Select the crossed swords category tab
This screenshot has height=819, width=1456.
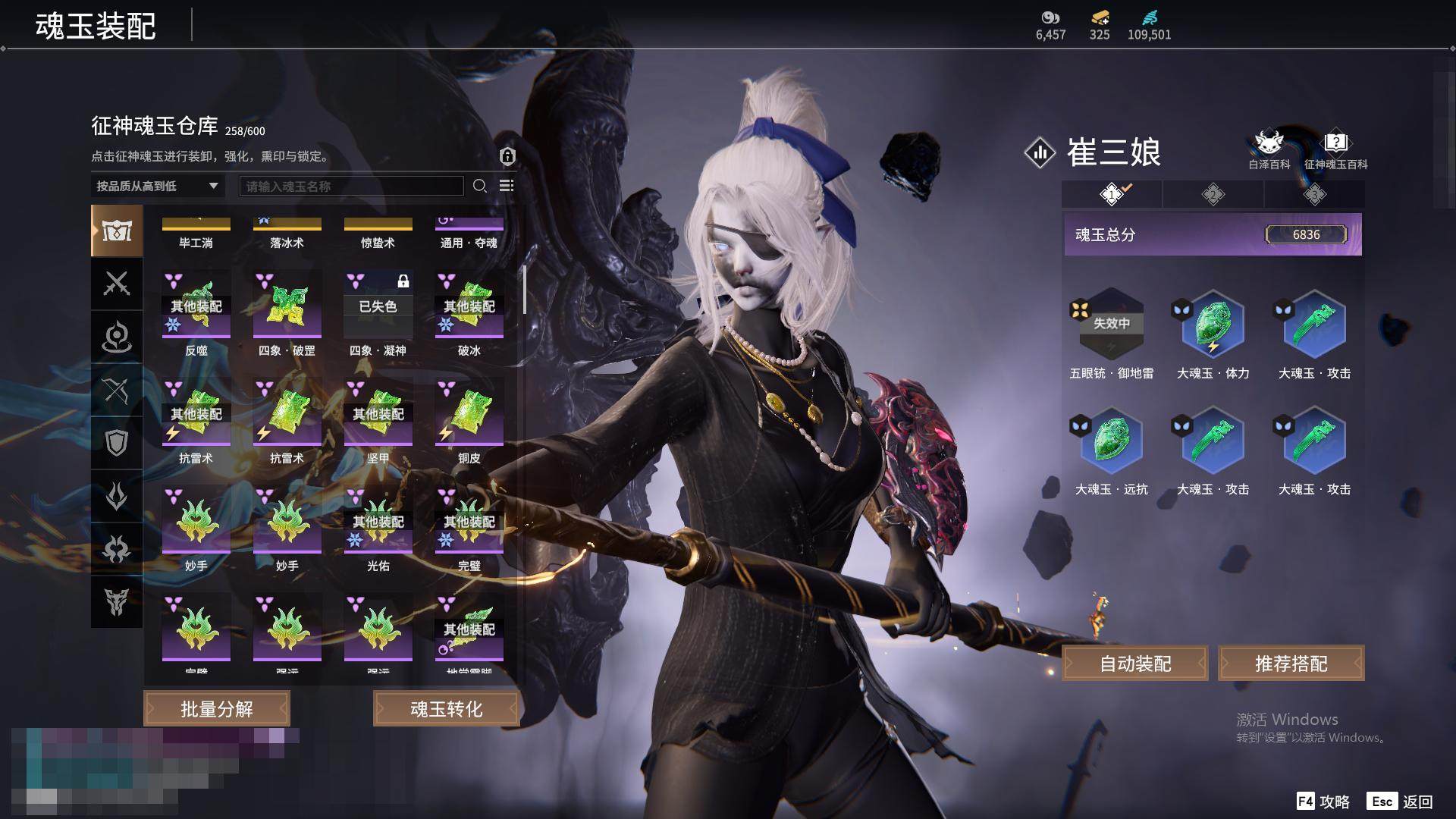coord(117,284)
